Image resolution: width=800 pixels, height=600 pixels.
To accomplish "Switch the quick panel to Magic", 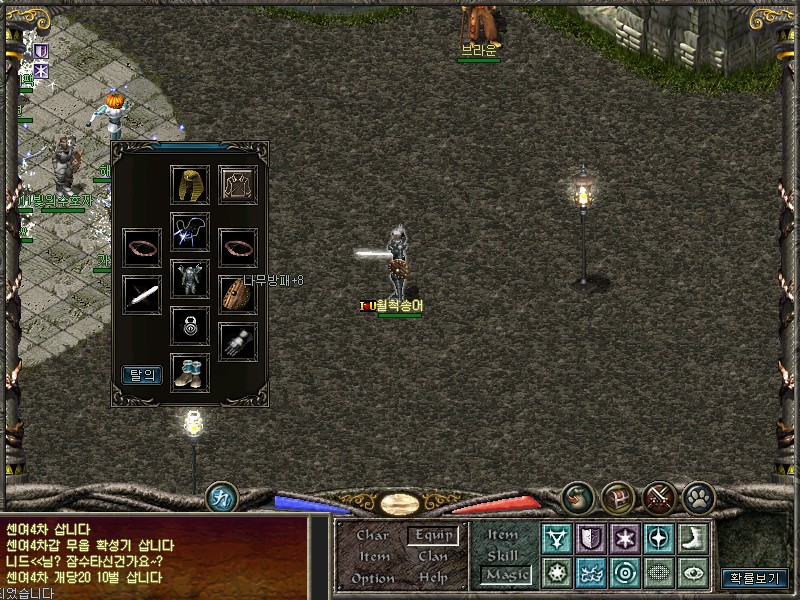I will point(505,574).
